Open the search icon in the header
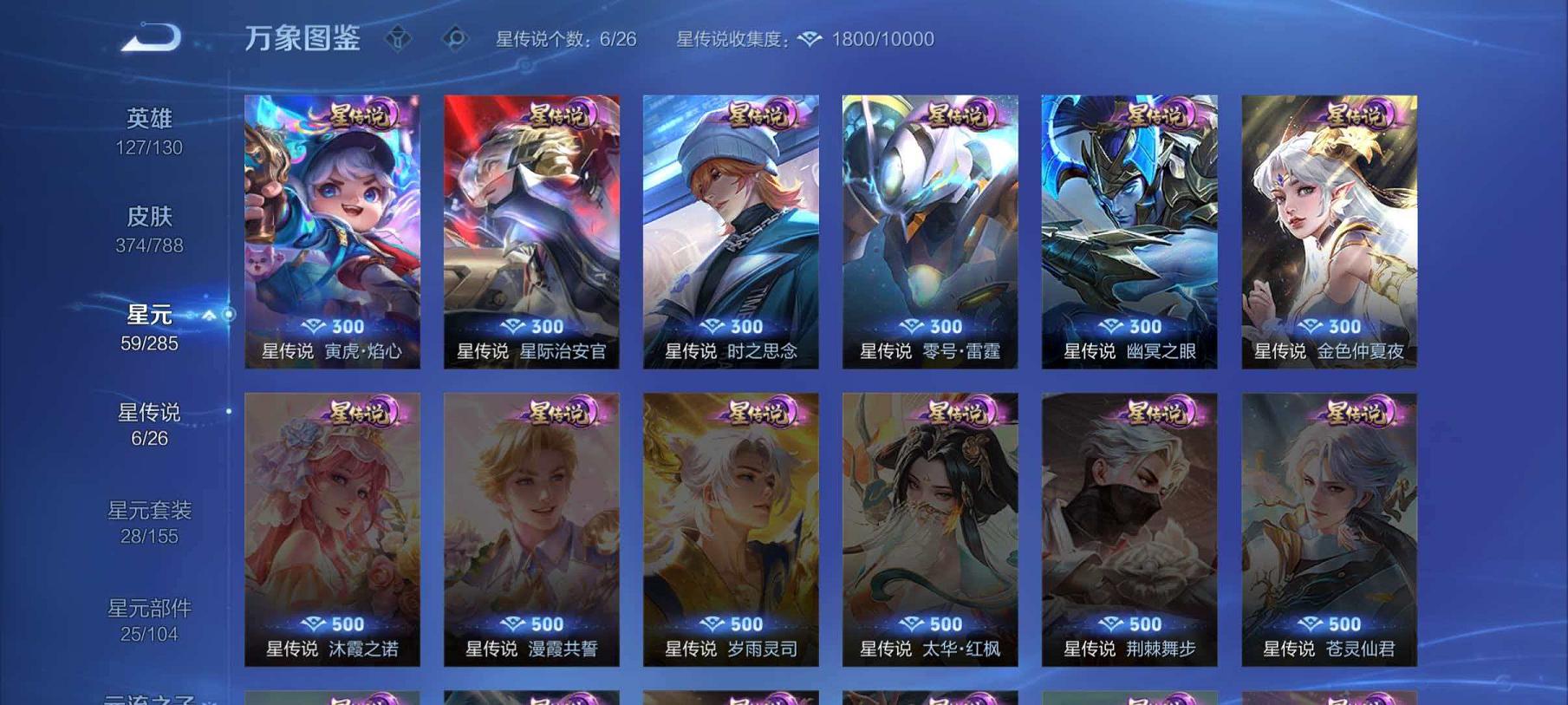This screenshot has height=705, width=1568. [x=454, y=36]
